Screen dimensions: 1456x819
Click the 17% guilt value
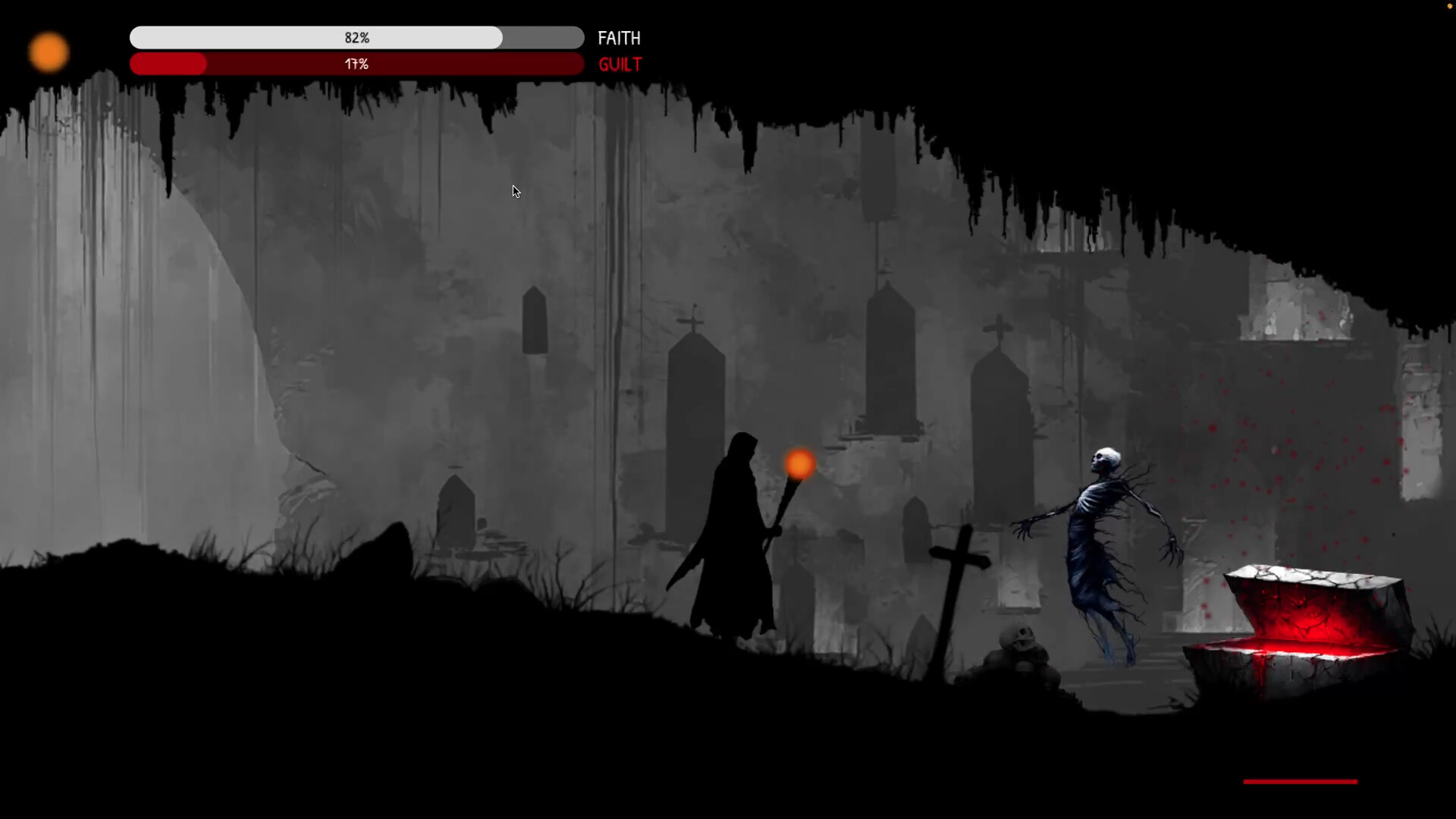355,64
